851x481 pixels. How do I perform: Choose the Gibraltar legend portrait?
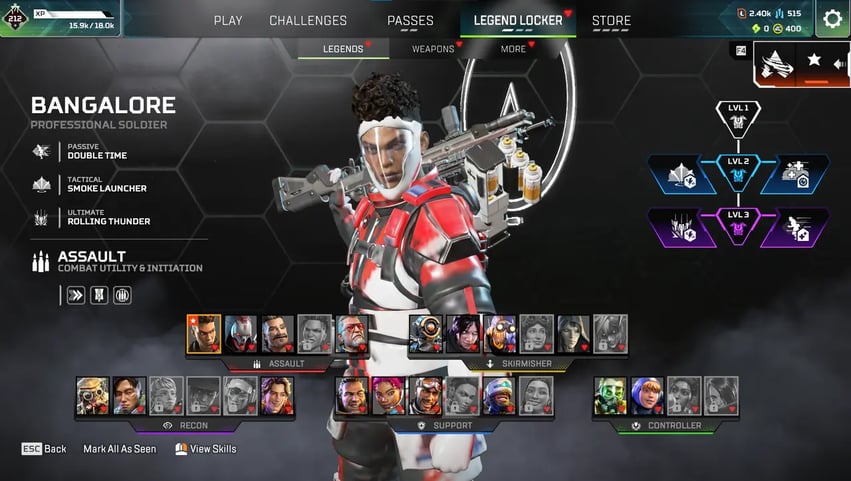point(351,396)
